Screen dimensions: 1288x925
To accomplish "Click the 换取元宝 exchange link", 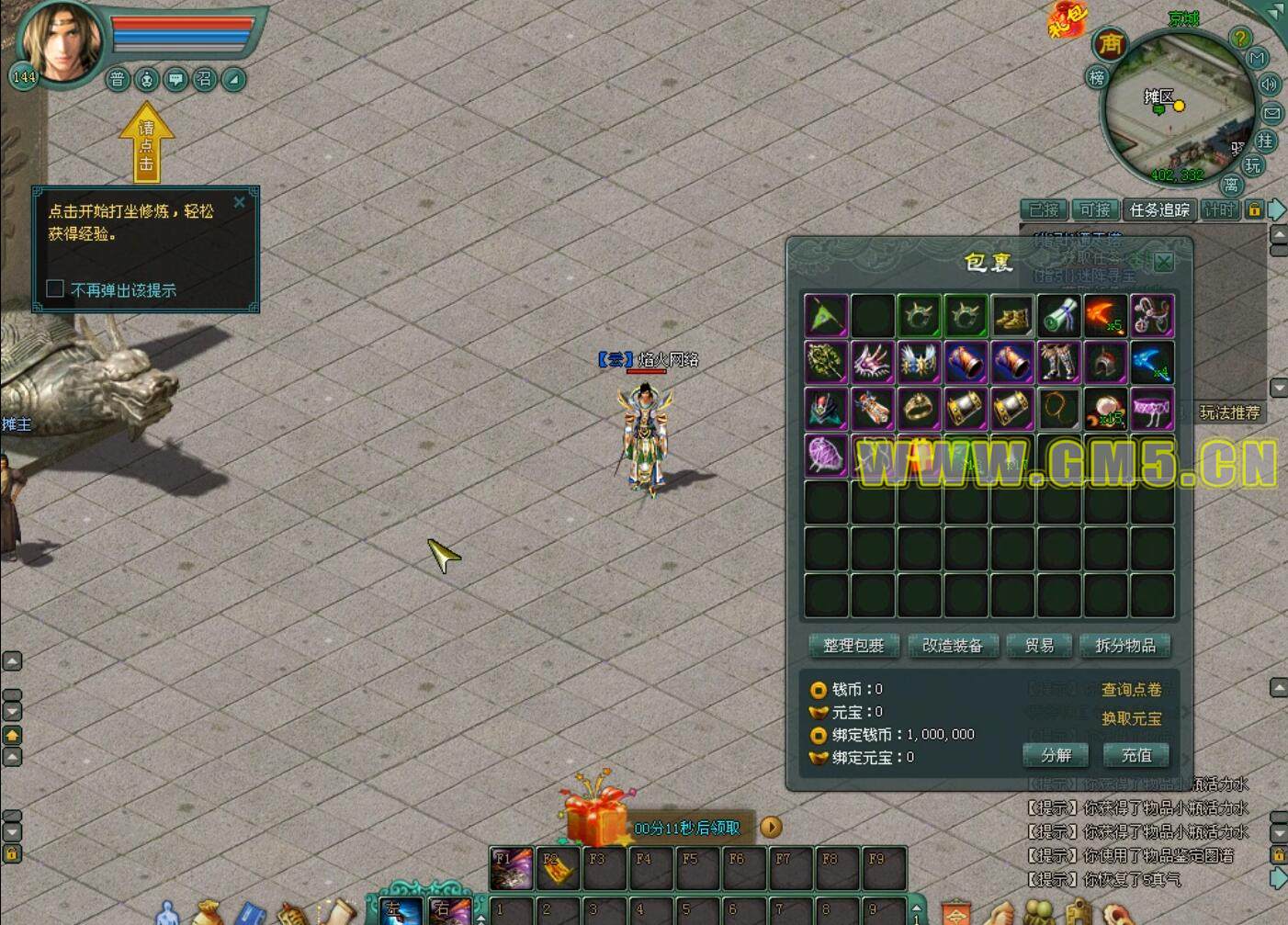I will click(x=1131, y=718).
